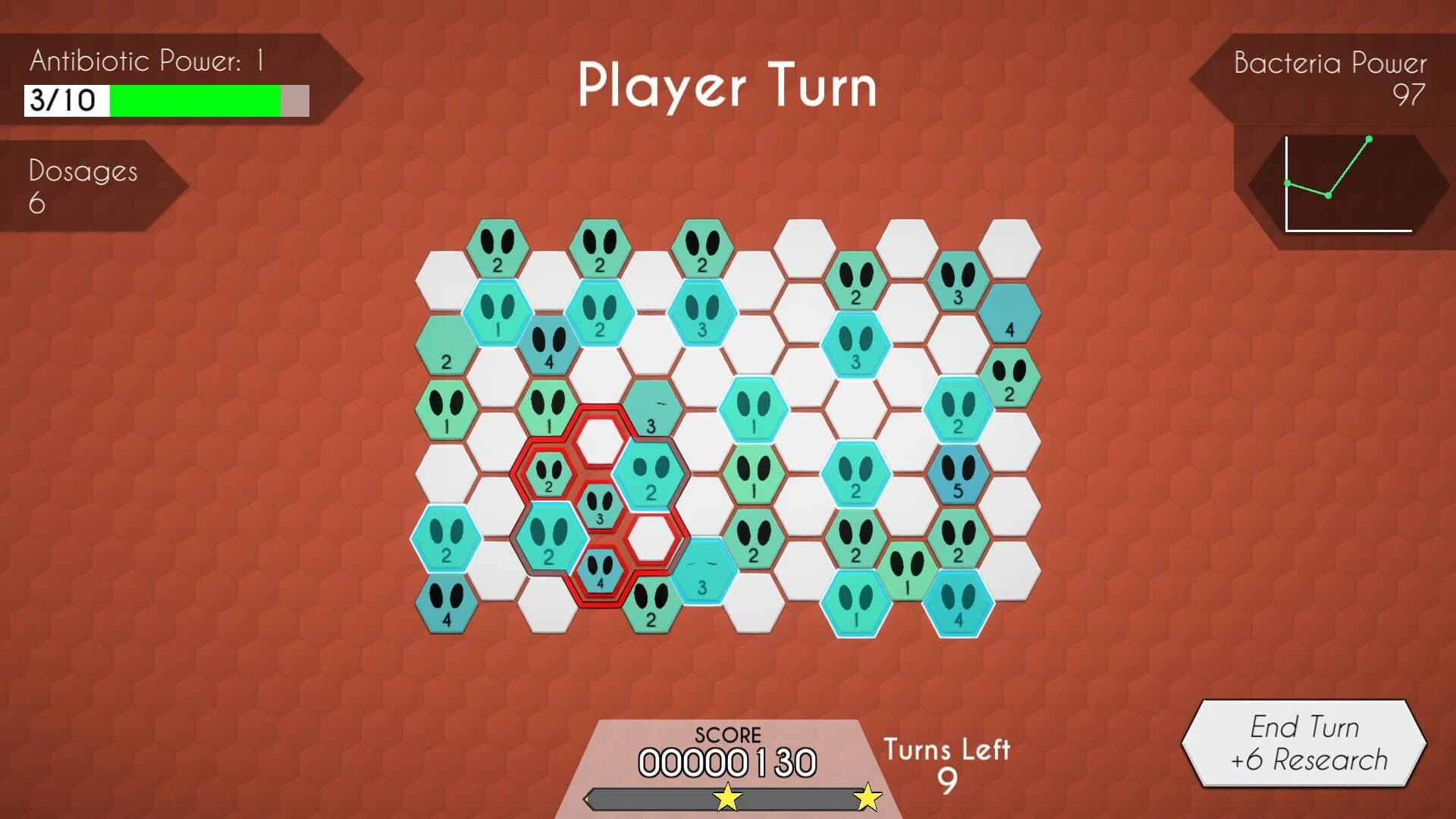Image resolution: width=1456 pixels, height=819 pixels.
Task: Click the empty white hex inside red outline
Action: pyautogui.click(x=599, y=440)
